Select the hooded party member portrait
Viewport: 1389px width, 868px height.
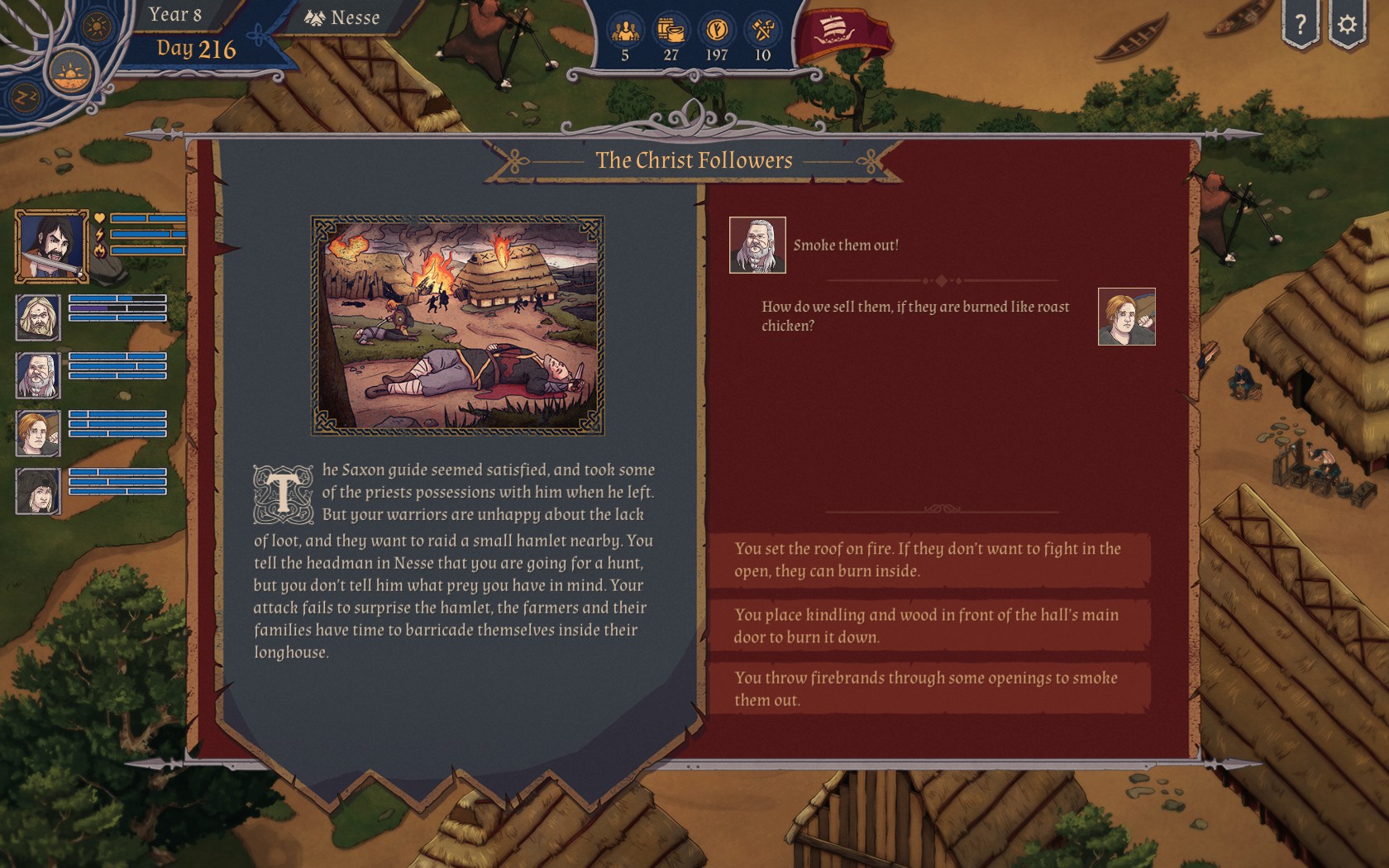38,491
